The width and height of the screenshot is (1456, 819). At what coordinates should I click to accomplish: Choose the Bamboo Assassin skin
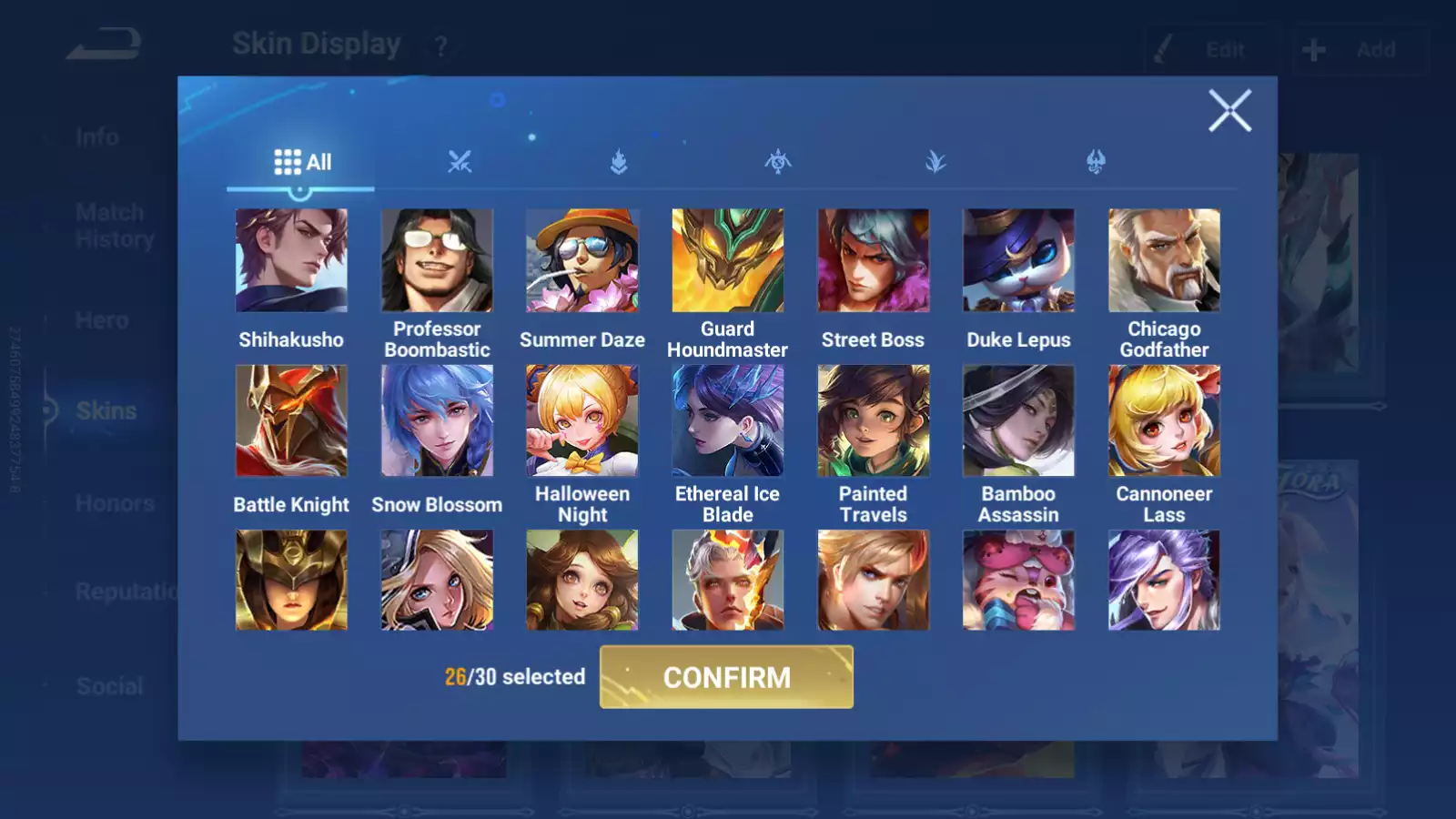pos(1018,420)
